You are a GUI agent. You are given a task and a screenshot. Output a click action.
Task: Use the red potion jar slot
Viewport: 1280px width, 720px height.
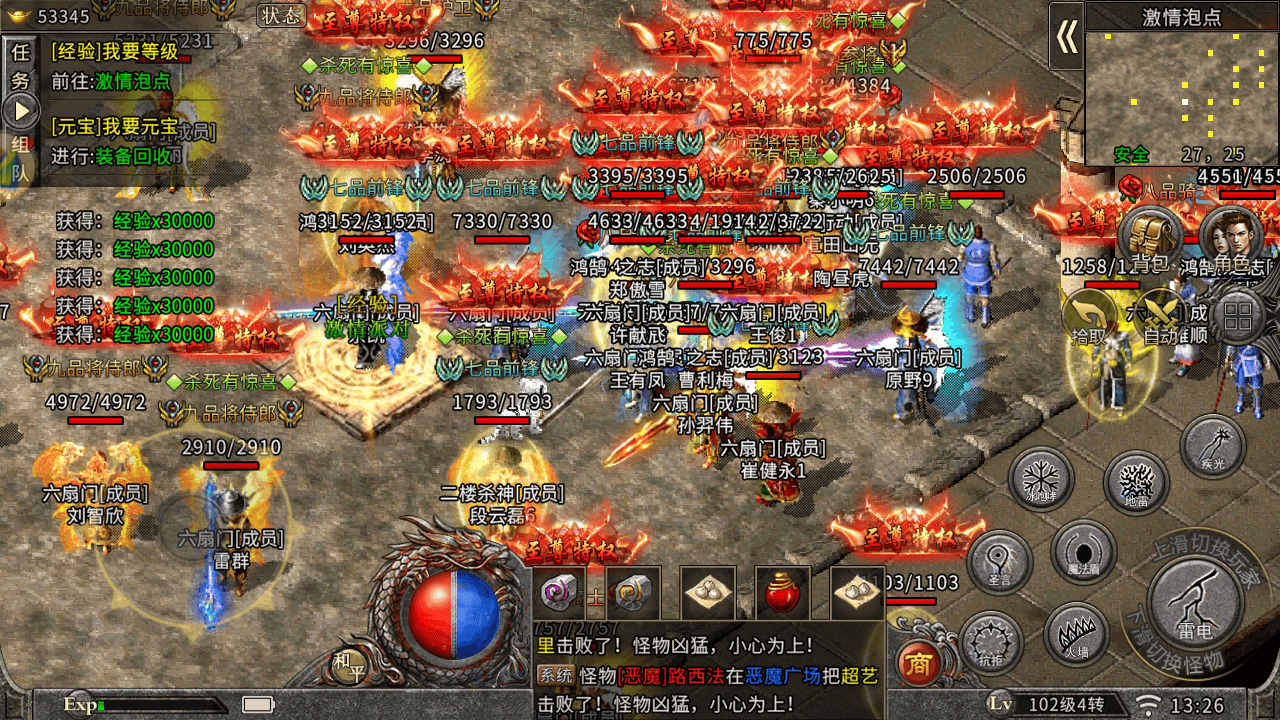782,593
